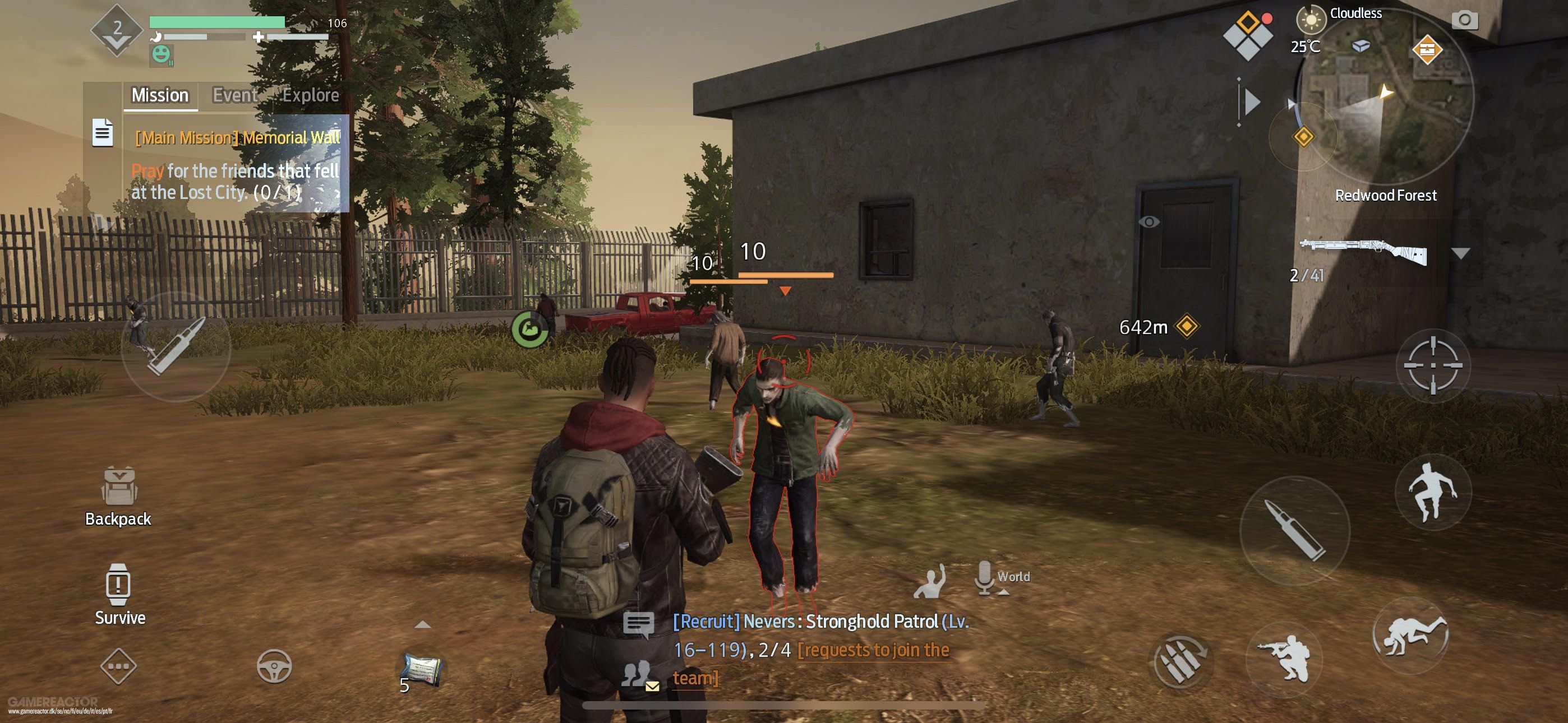
Task: Tap the steering wheel vehicle icon
Action: coord(274,666)
